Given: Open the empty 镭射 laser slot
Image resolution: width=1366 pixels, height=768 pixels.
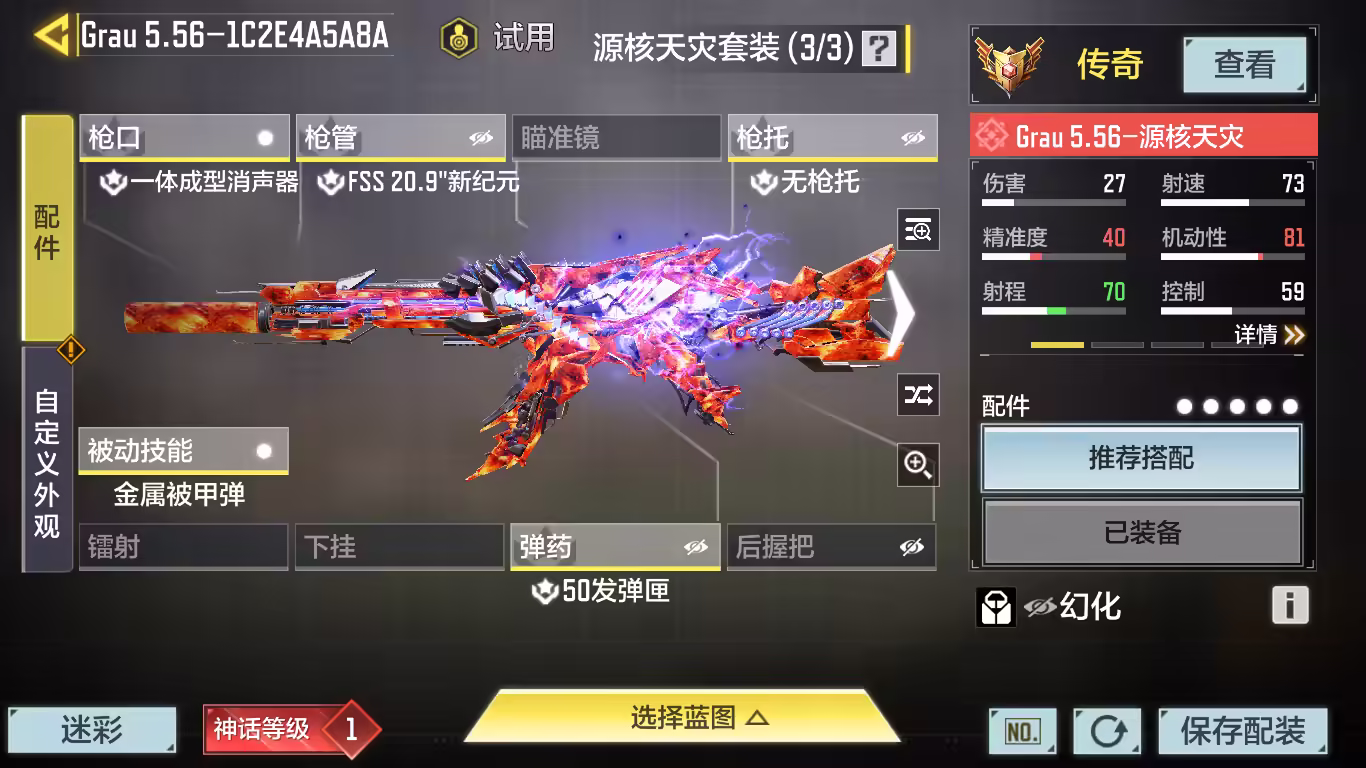Looking at the screenshot, I should [x=183, y=547].
